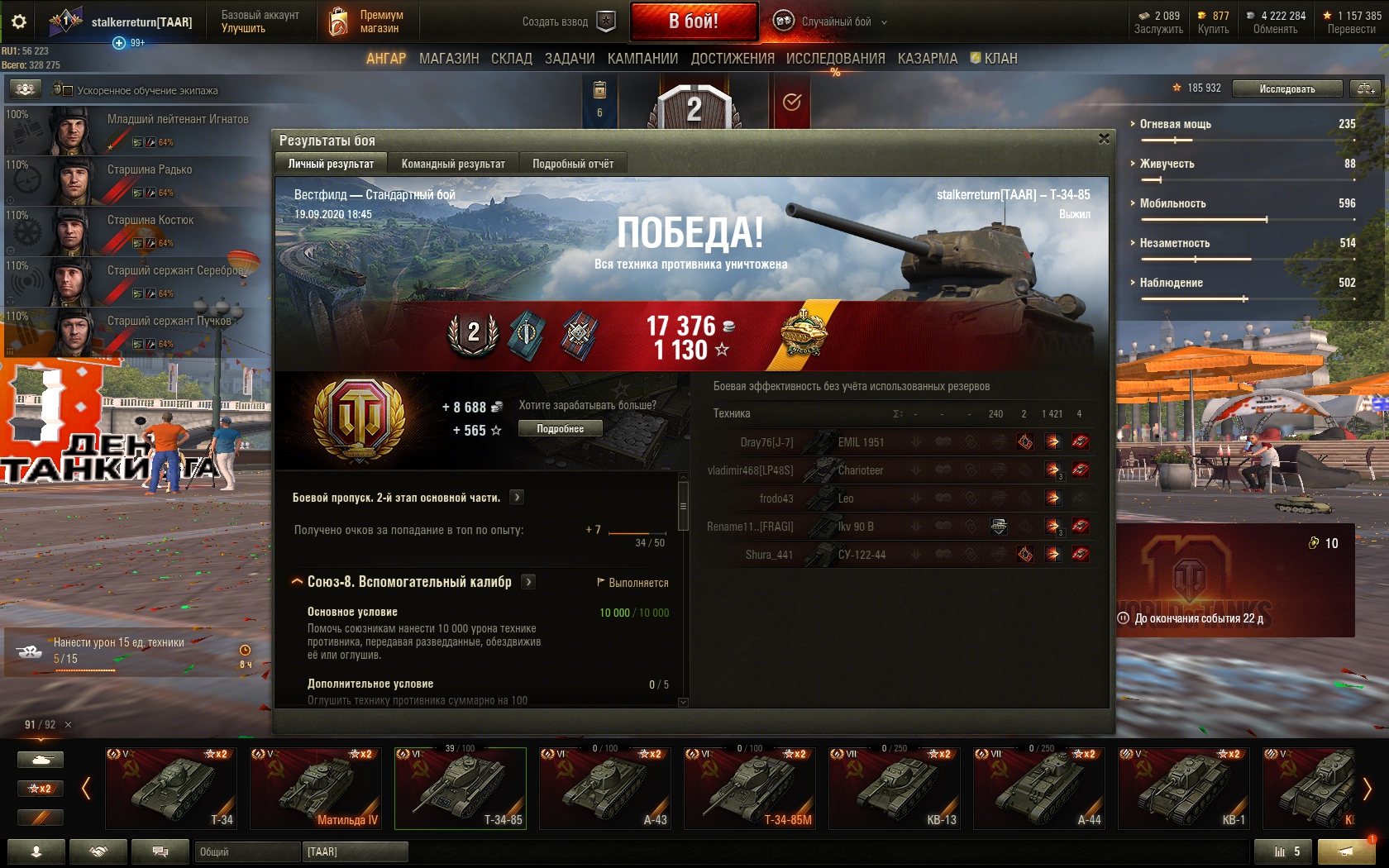Select the Матильда IV tank in carousel
1389x868 pixels.
coord(316,788)
